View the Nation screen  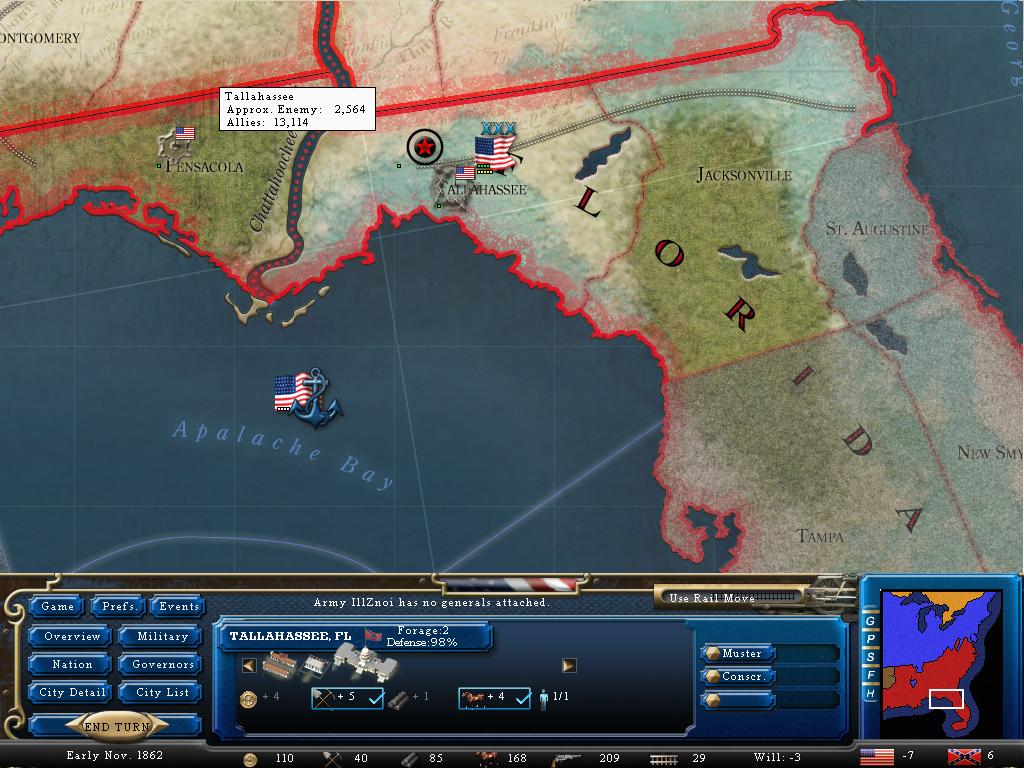click(x=72, y=664)
